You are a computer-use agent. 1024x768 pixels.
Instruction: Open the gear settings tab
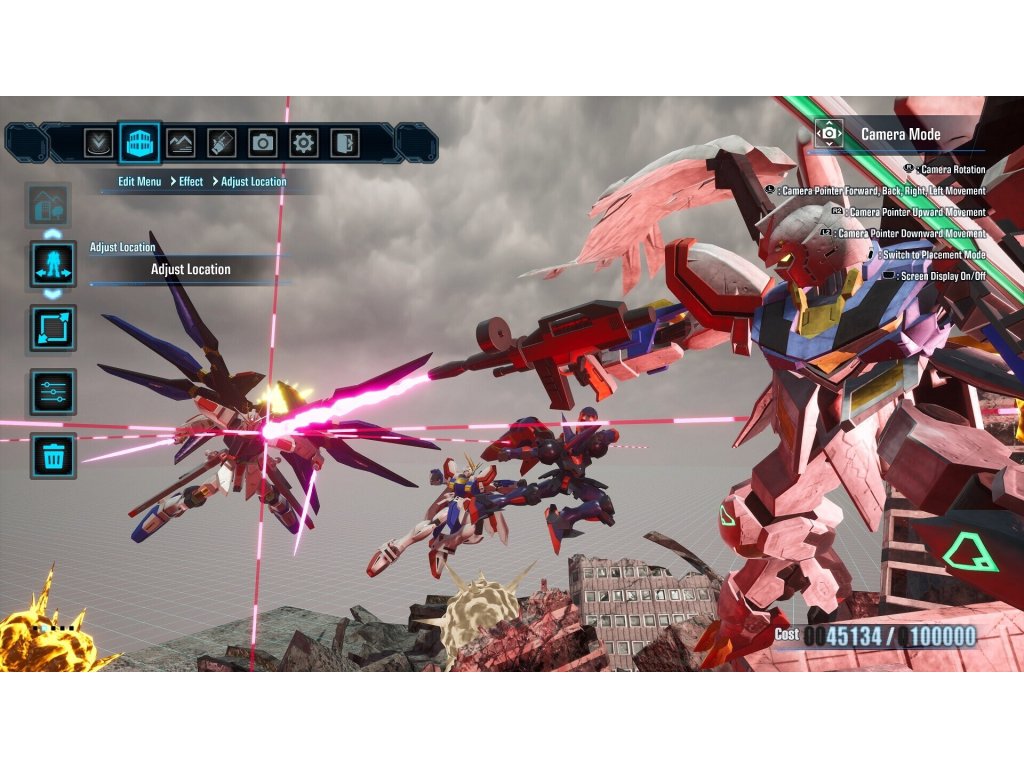(304, 143)
